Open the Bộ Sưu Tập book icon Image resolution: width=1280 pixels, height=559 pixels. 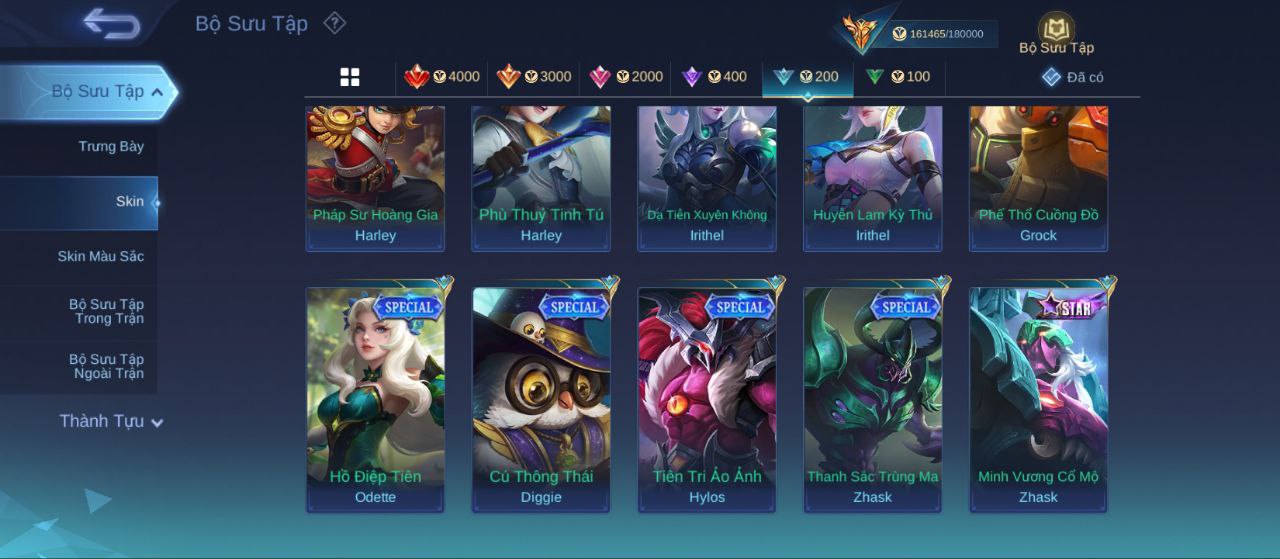pos(1056,33)
